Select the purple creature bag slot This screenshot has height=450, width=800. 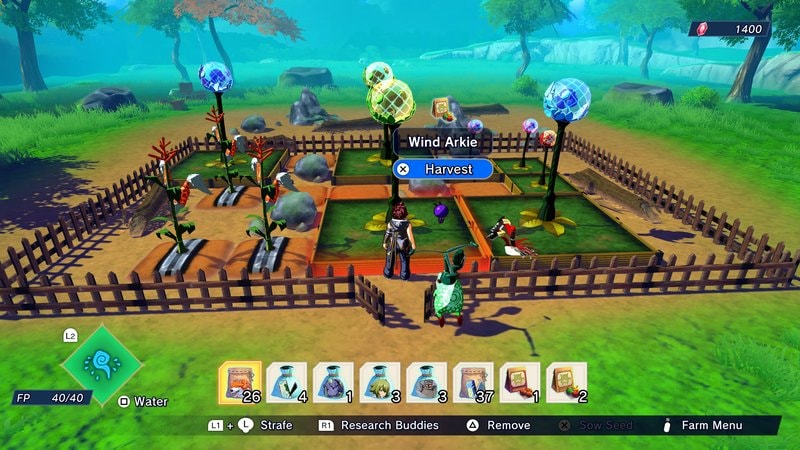[333, 382]
